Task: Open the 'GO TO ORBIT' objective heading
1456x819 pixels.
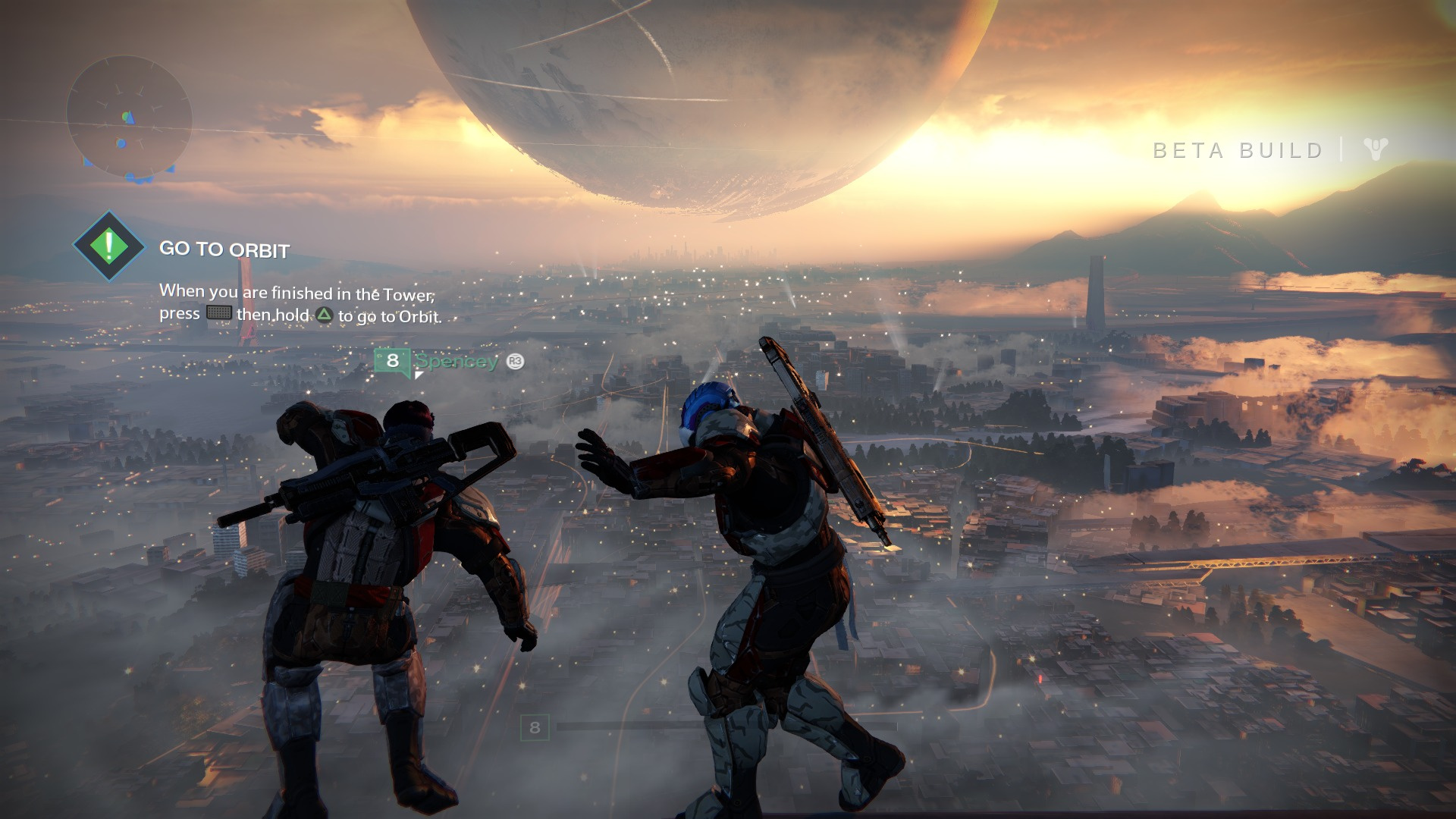Action: (x=224, y=248)
